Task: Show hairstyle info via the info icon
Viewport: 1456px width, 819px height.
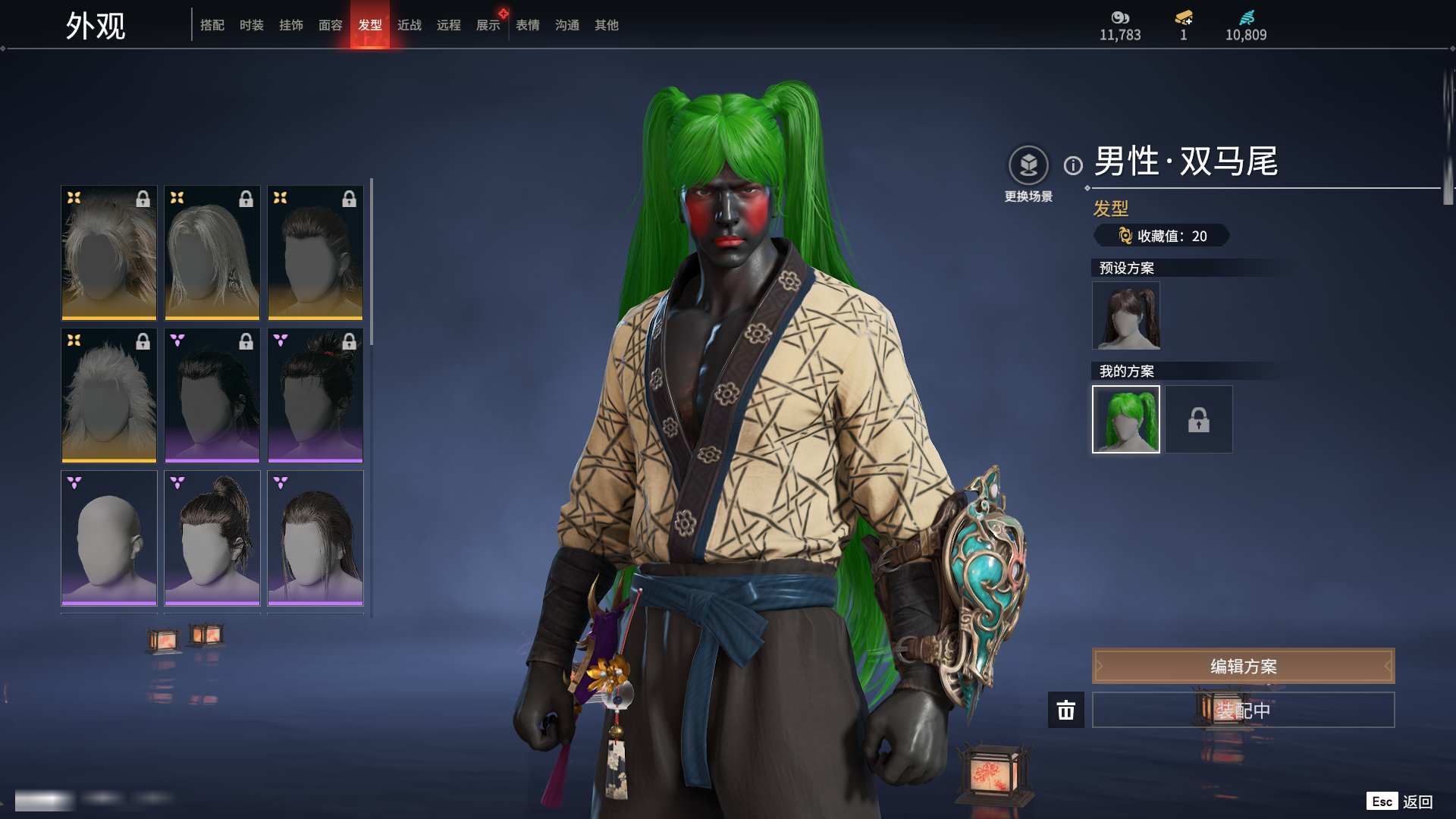Action: coord(1073,165)
